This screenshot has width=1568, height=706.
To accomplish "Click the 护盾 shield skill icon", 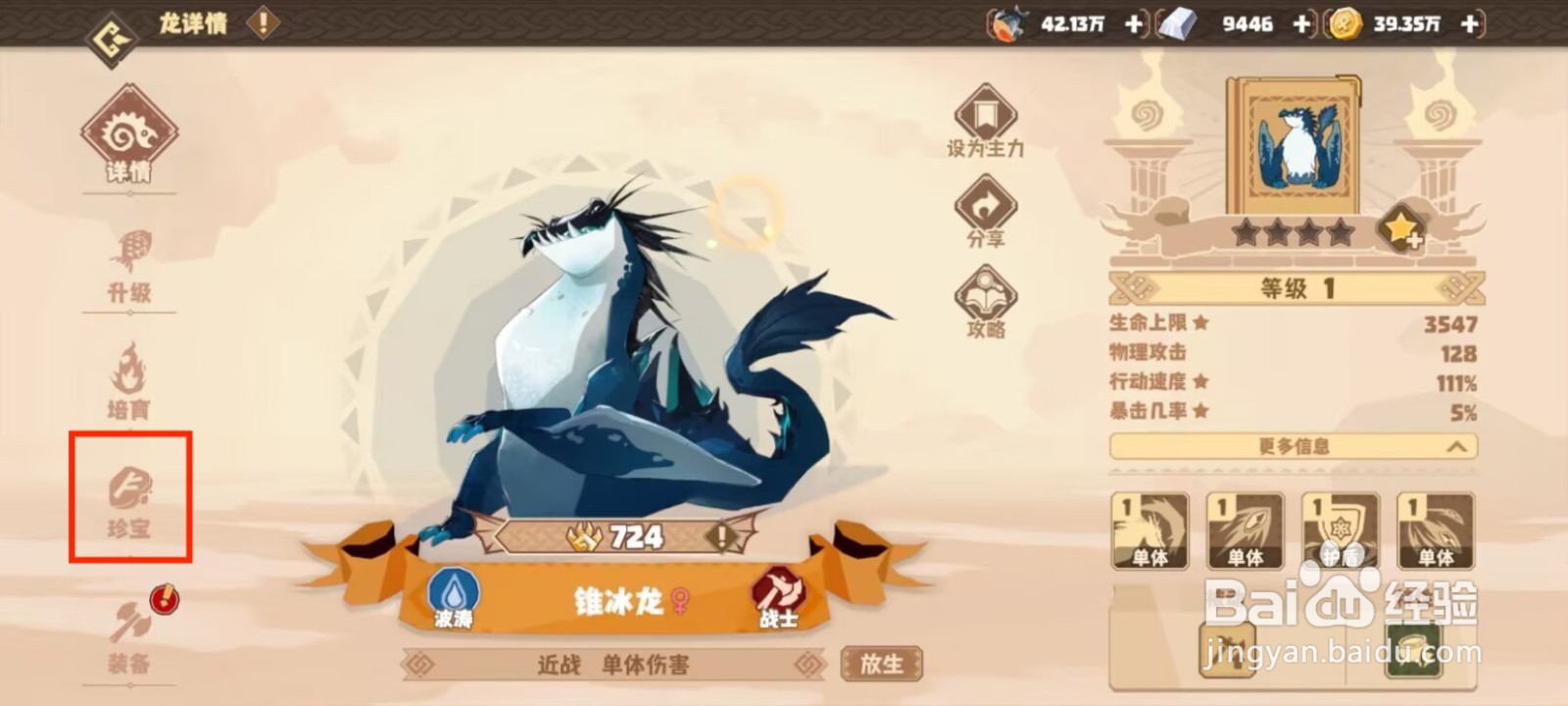I will click(x=1341, y=529).
